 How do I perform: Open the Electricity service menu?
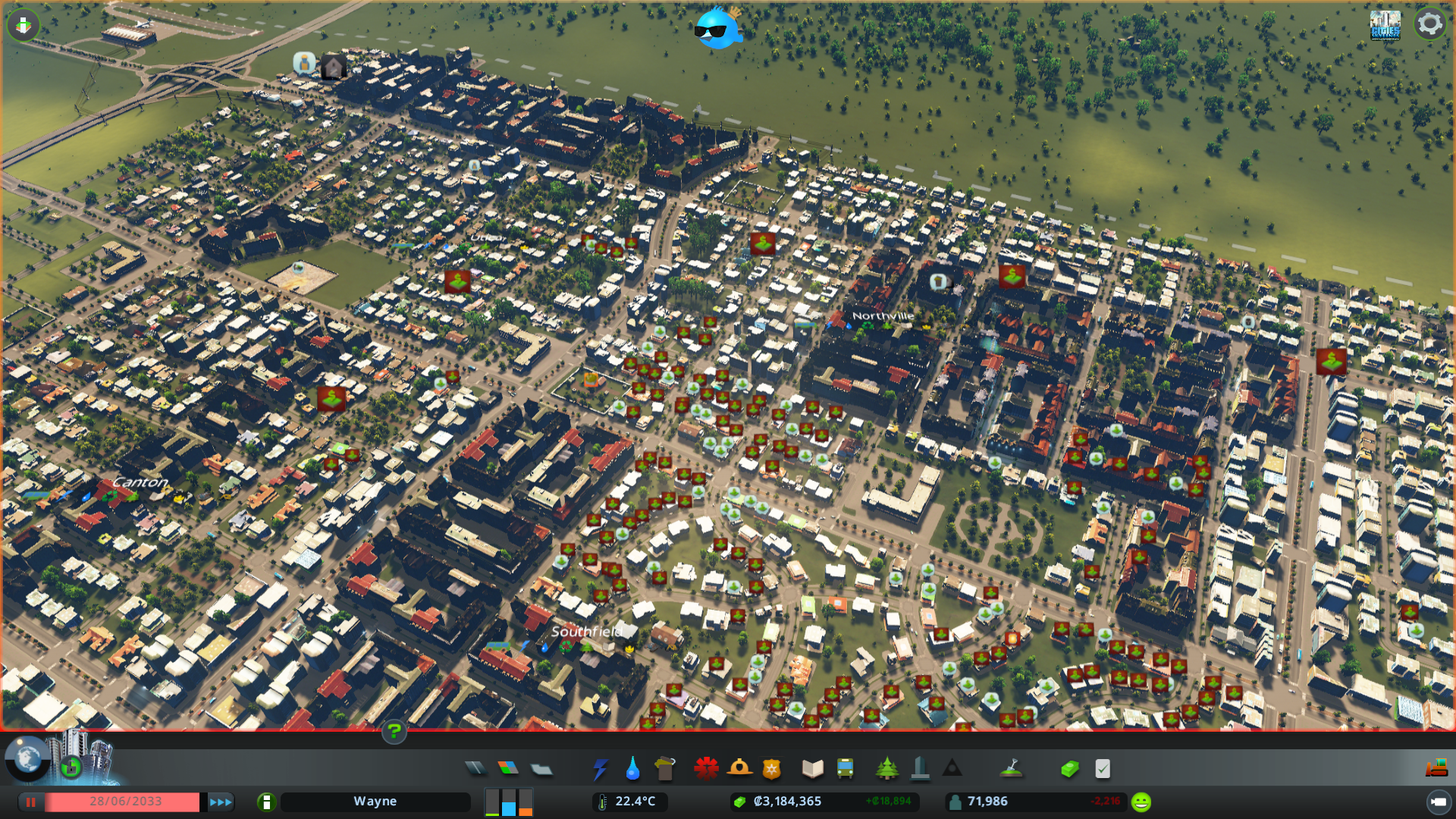[x=601, y=768]
